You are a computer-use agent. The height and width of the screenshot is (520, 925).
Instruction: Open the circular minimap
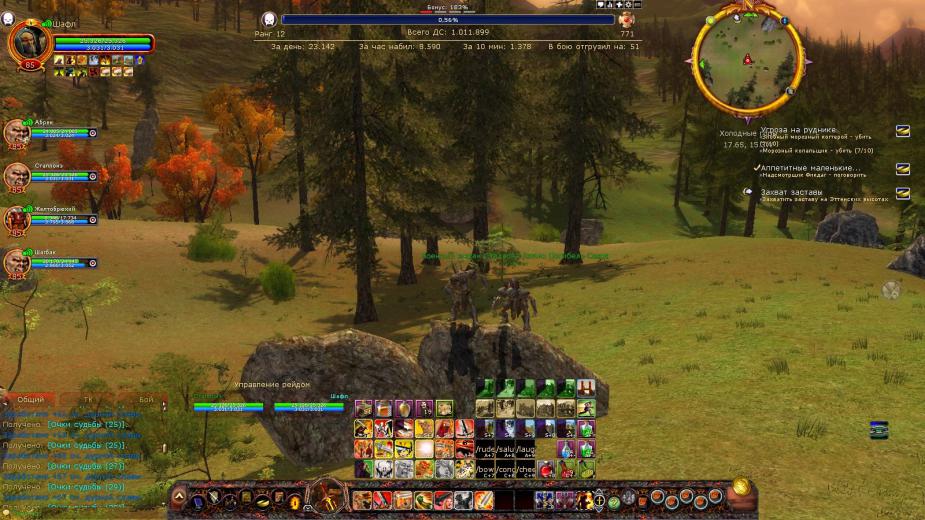point(747,62)
